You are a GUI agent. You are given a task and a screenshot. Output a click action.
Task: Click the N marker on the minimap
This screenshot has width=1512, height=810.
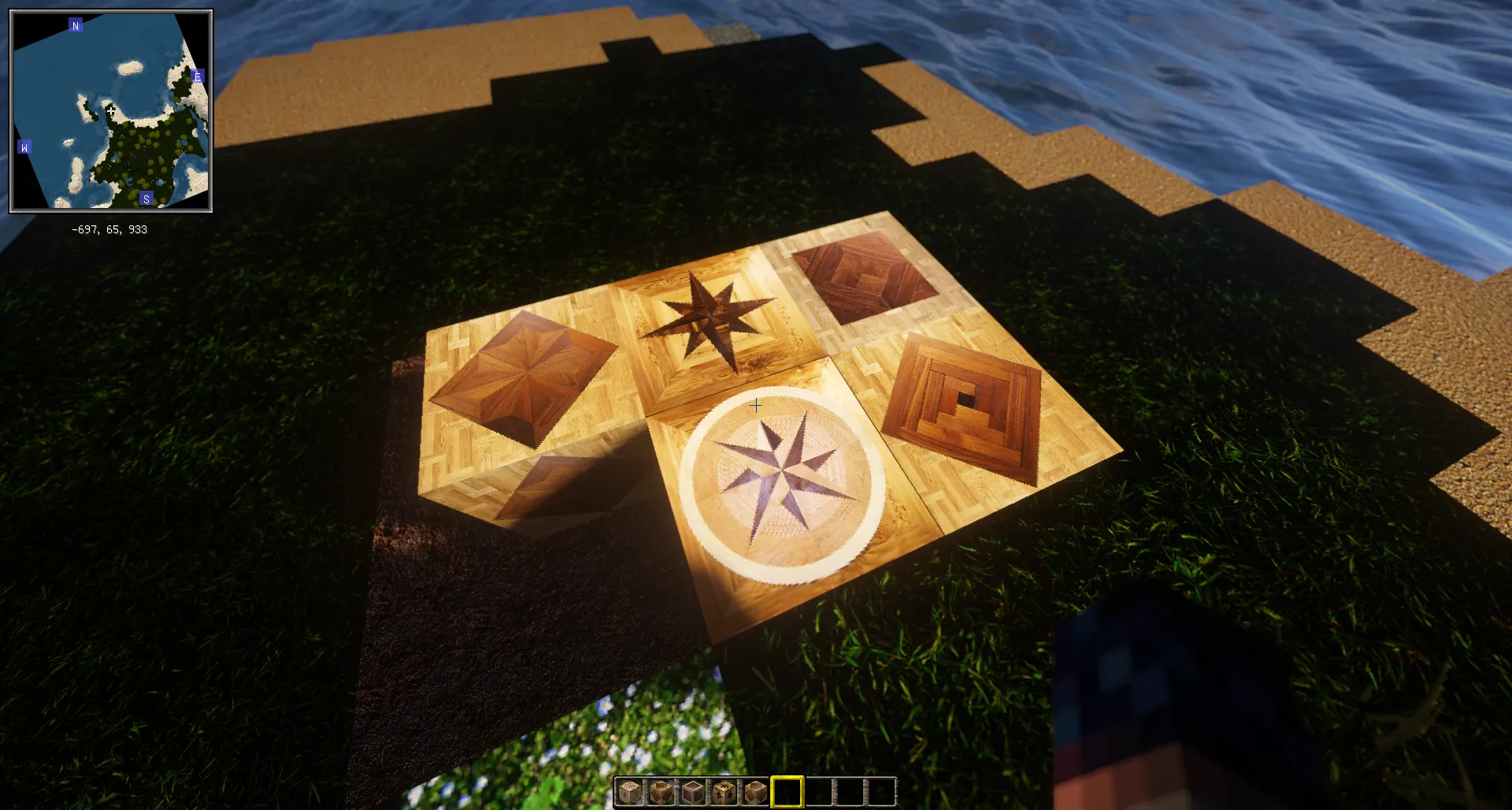click(x=75, y=25)
